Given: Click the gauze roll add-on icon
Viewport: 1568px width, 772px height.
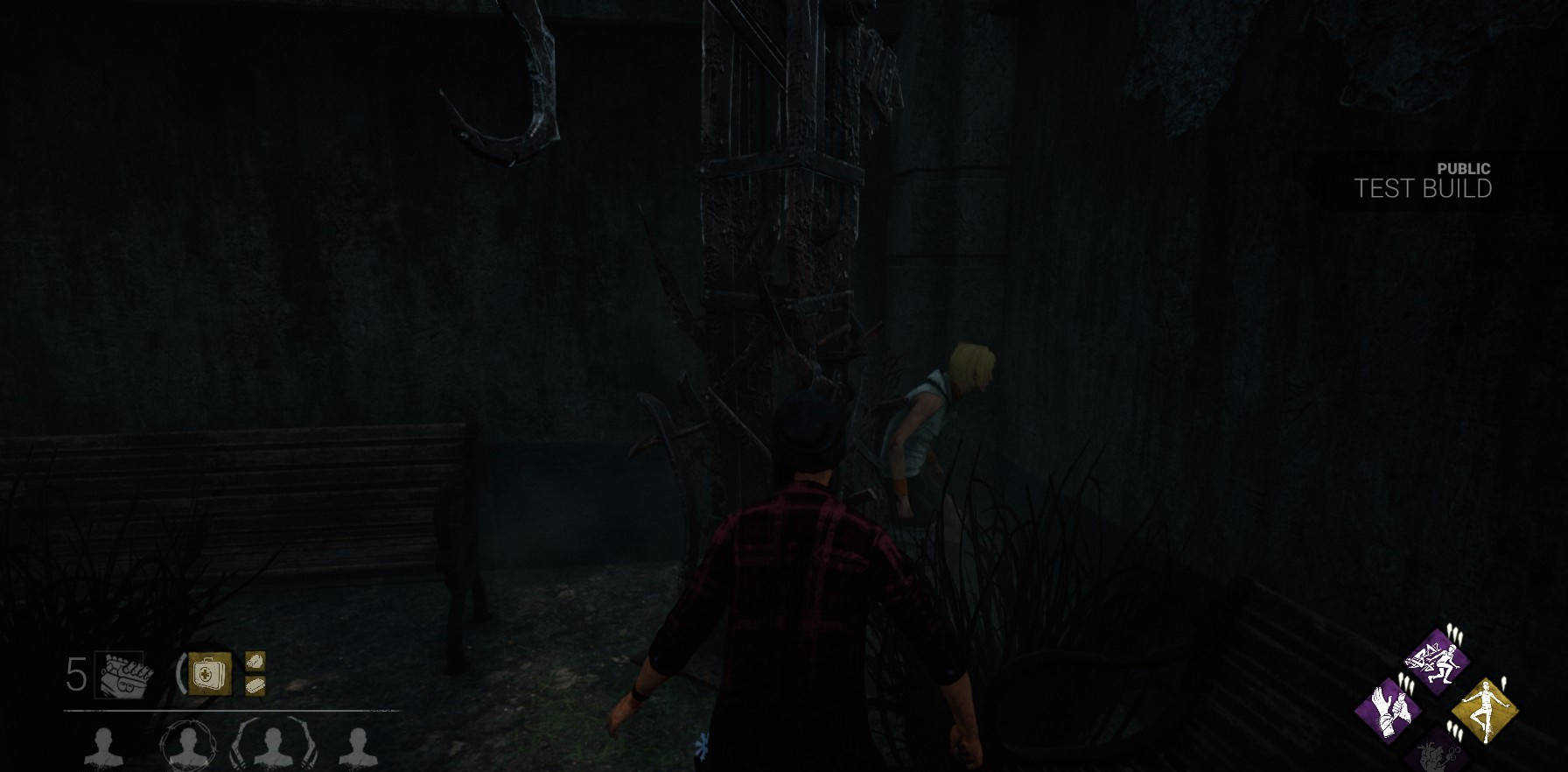Looking at the screenshot, I should point(255,685).
